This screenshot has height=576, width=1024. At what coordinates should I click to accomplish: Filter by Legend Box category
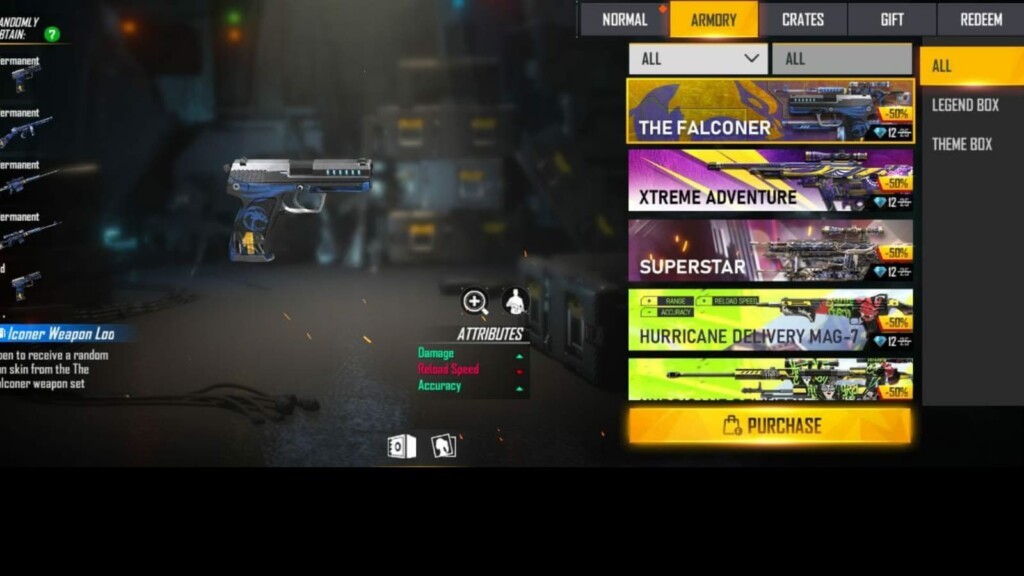pyautogui.click(x=965, y=105)
